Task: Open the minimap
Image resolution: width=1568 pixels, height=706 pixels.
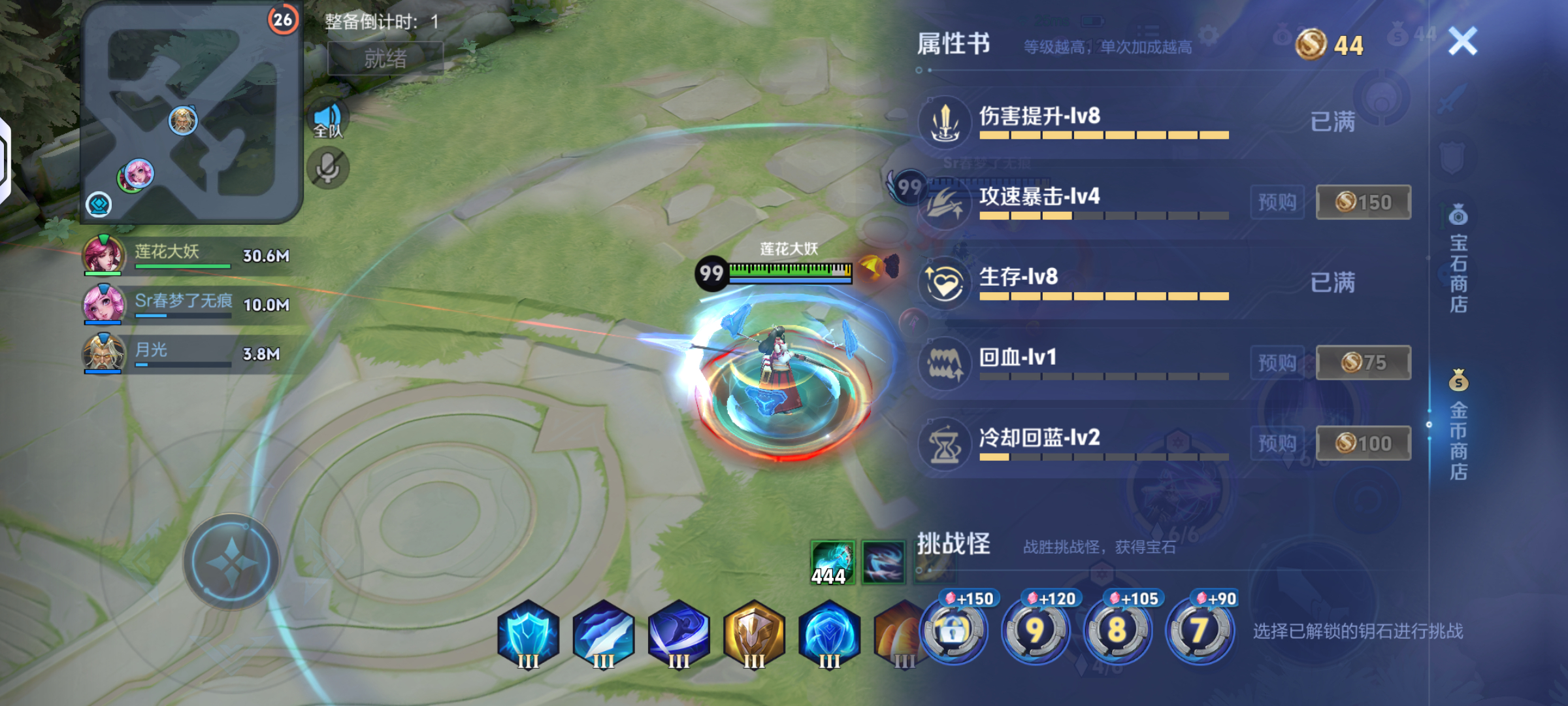Action: pos(191,112)
